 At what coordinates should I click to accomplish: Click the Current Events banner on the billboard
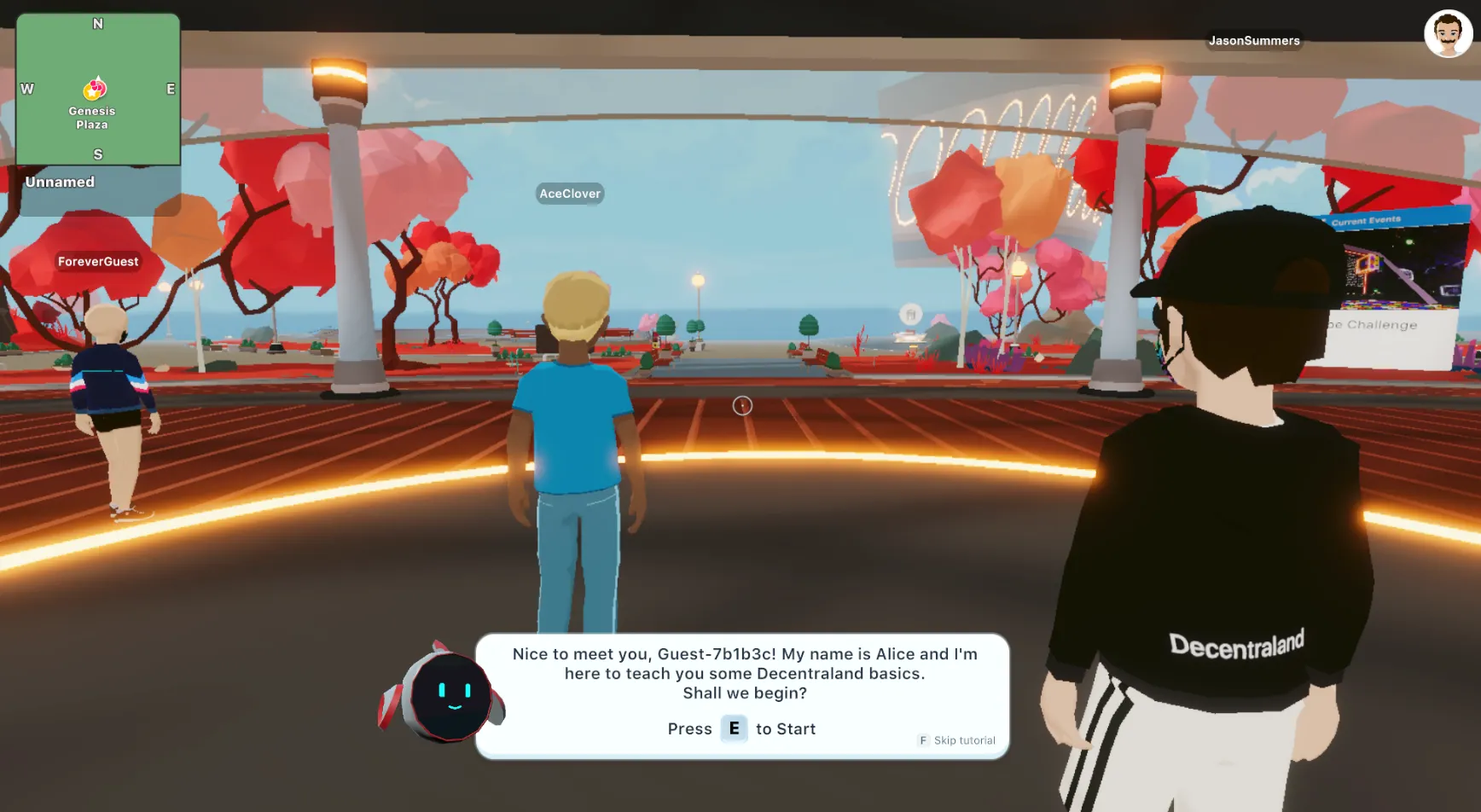[x=1365, y=220]
